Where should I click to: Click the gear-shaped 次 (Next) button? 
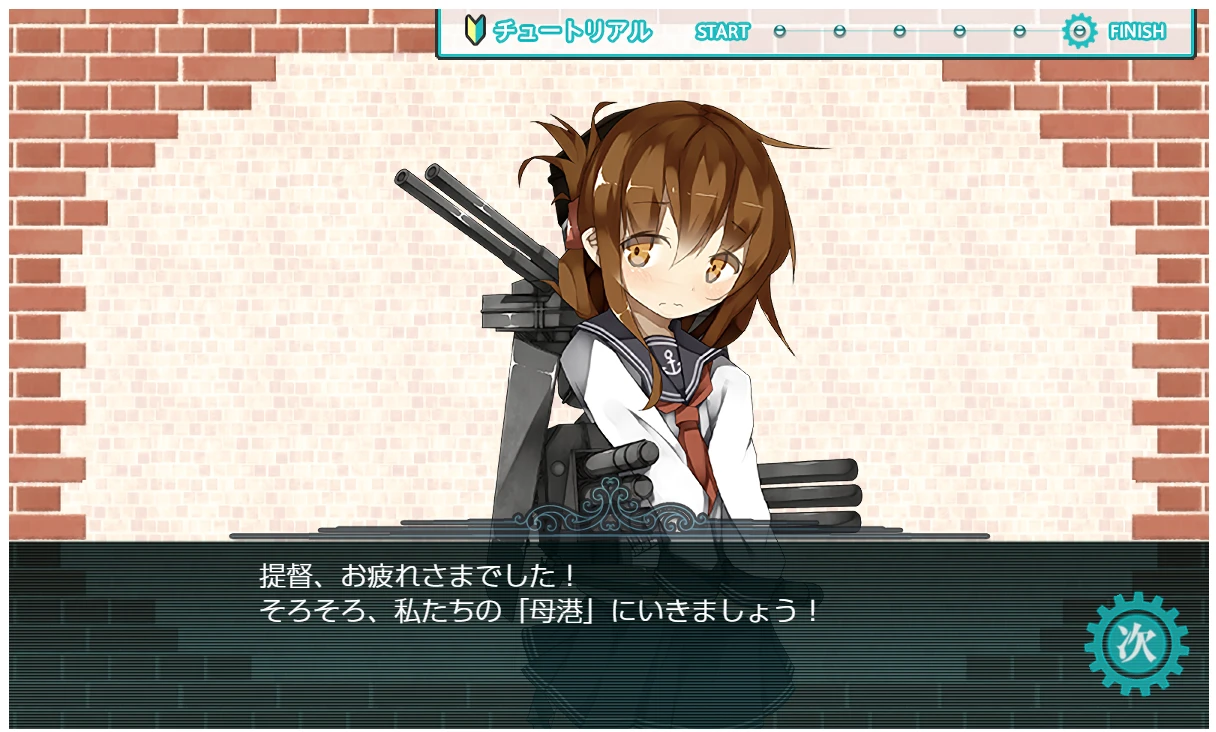1136,643
